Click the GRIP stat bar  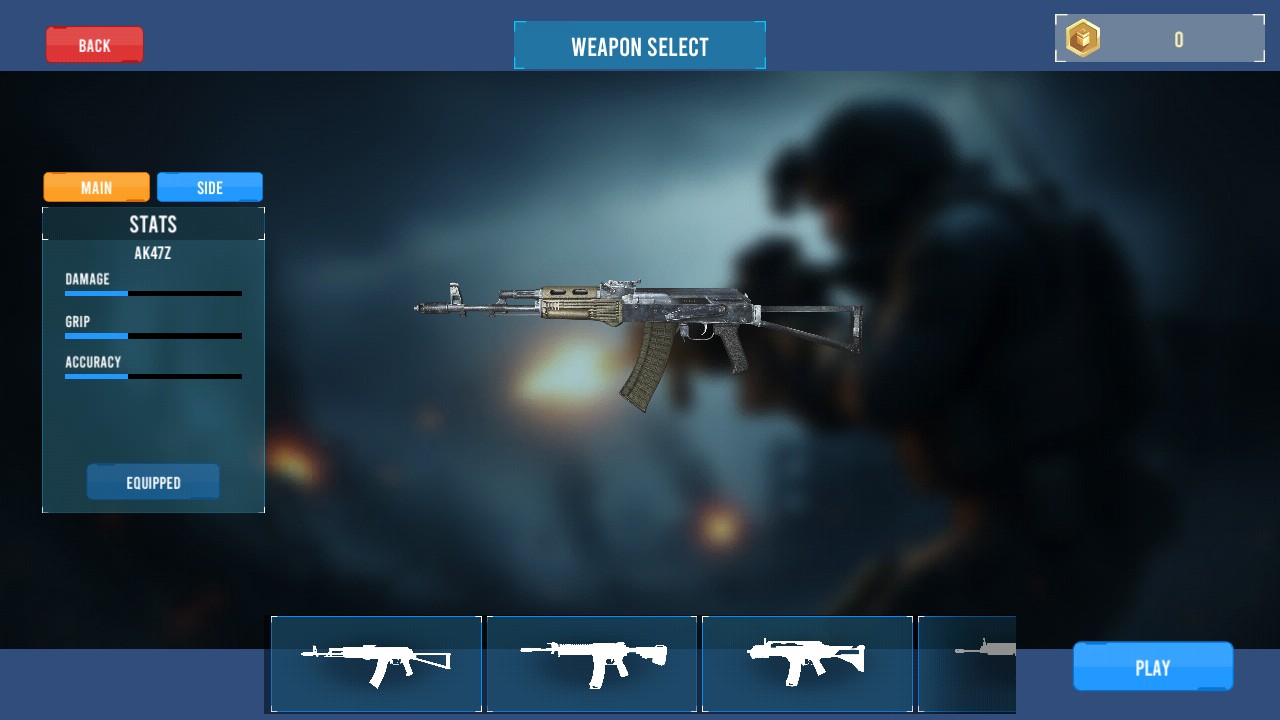point(153,336)
